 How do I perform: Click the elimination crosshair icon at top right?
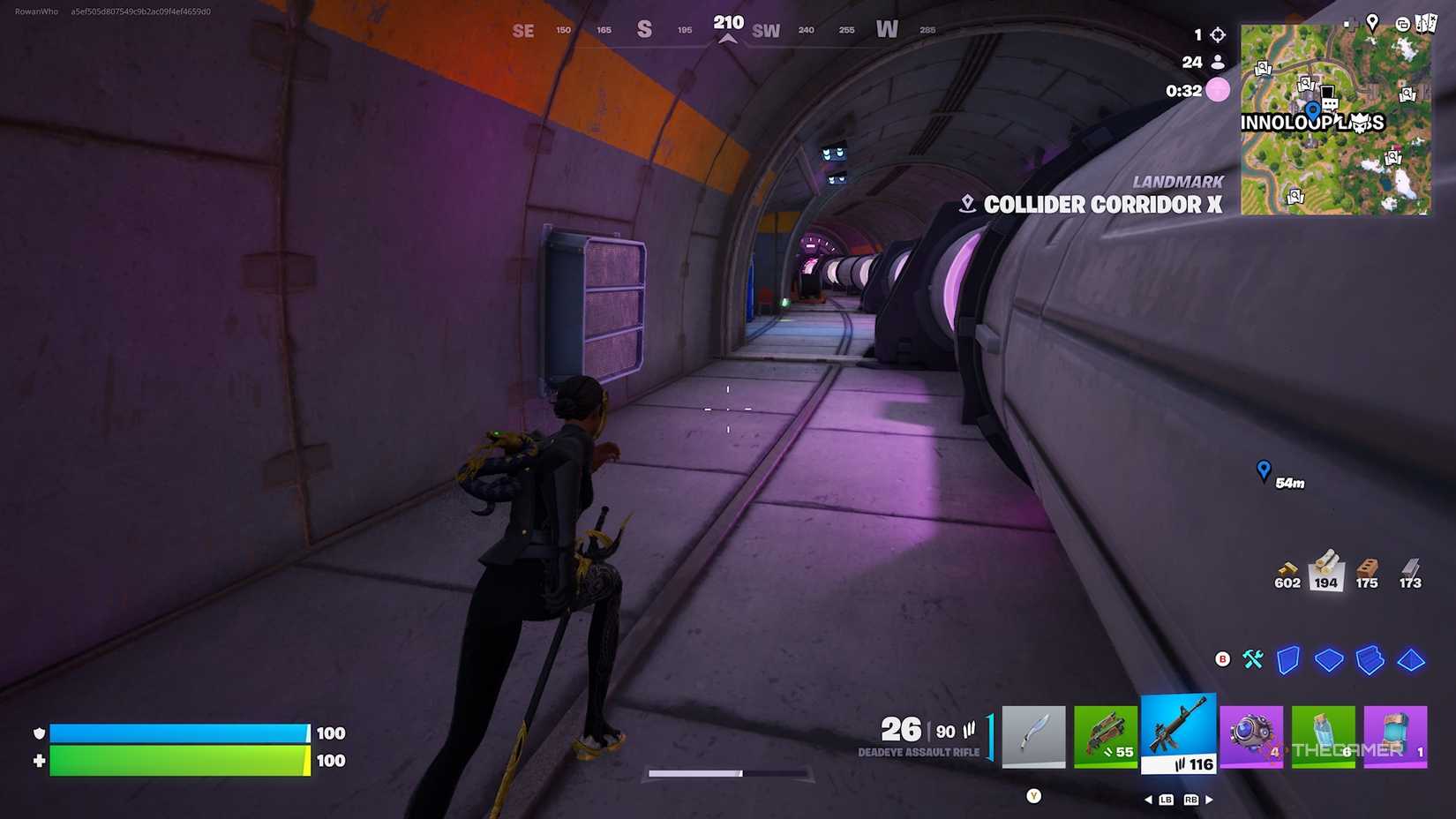(x=1217, y=34)
